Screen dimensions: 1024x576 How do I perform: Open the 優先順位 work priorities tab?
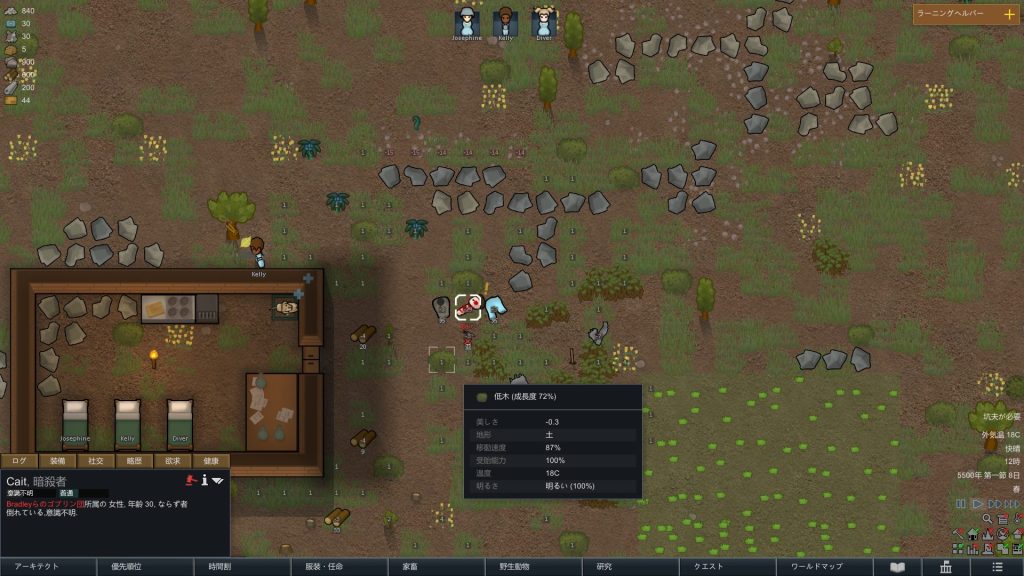[x=145, y=566]
